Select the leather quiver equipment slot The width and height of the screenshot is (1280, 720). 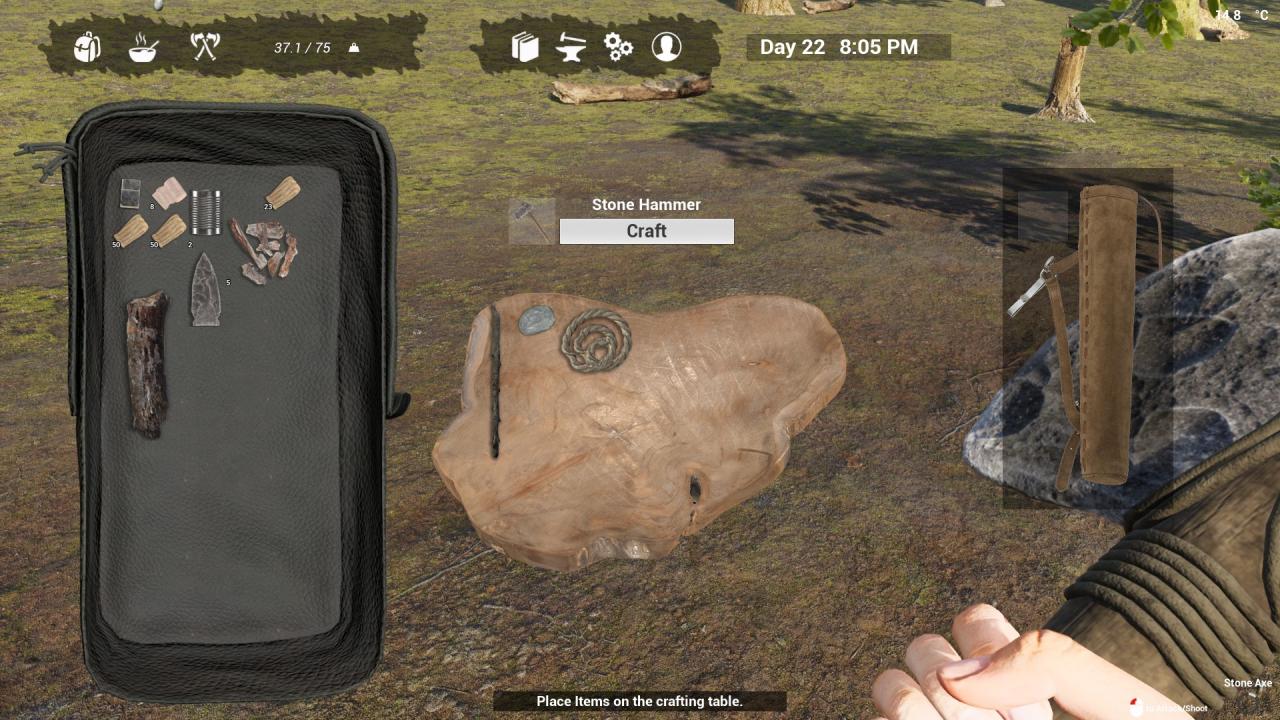pos(1105,335)
